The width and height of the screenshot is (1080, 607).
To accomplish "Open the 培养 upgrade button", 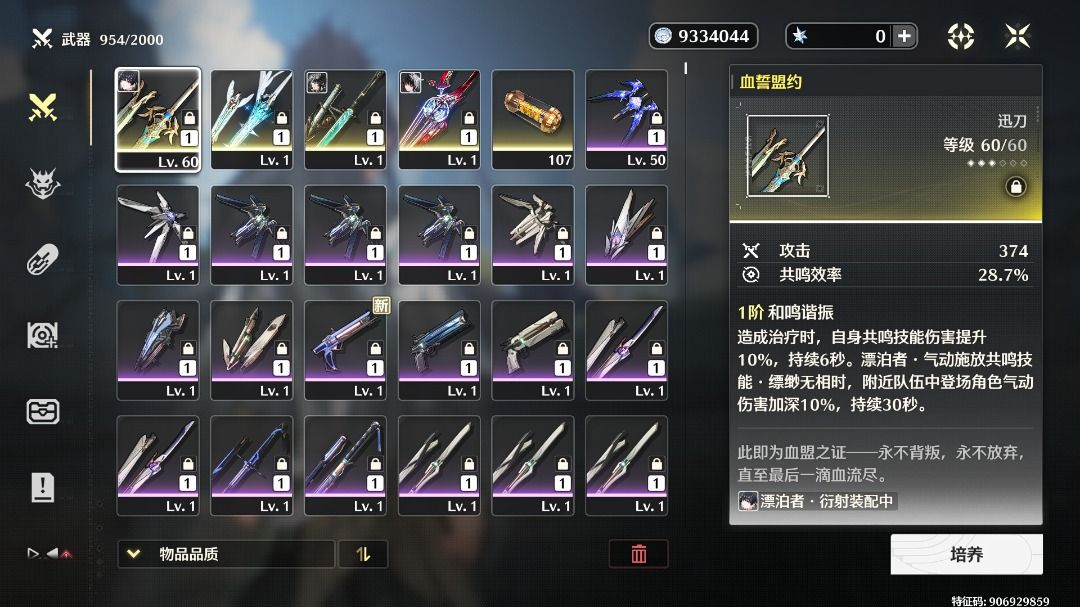I will click(966, 554).
